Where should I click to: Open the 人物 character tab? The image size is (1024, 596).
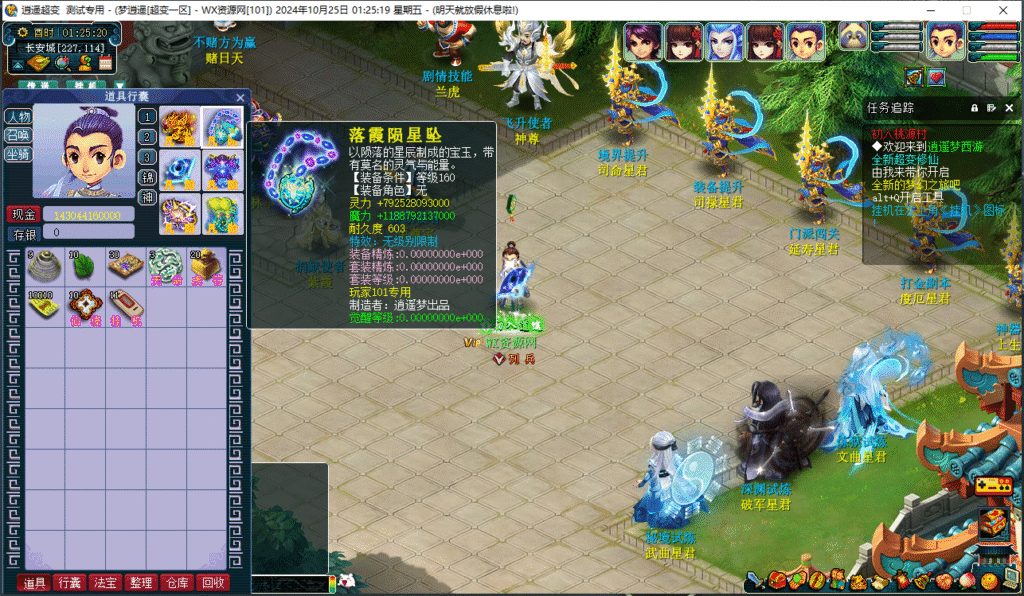pyautogui.click(x=18, y=116)
